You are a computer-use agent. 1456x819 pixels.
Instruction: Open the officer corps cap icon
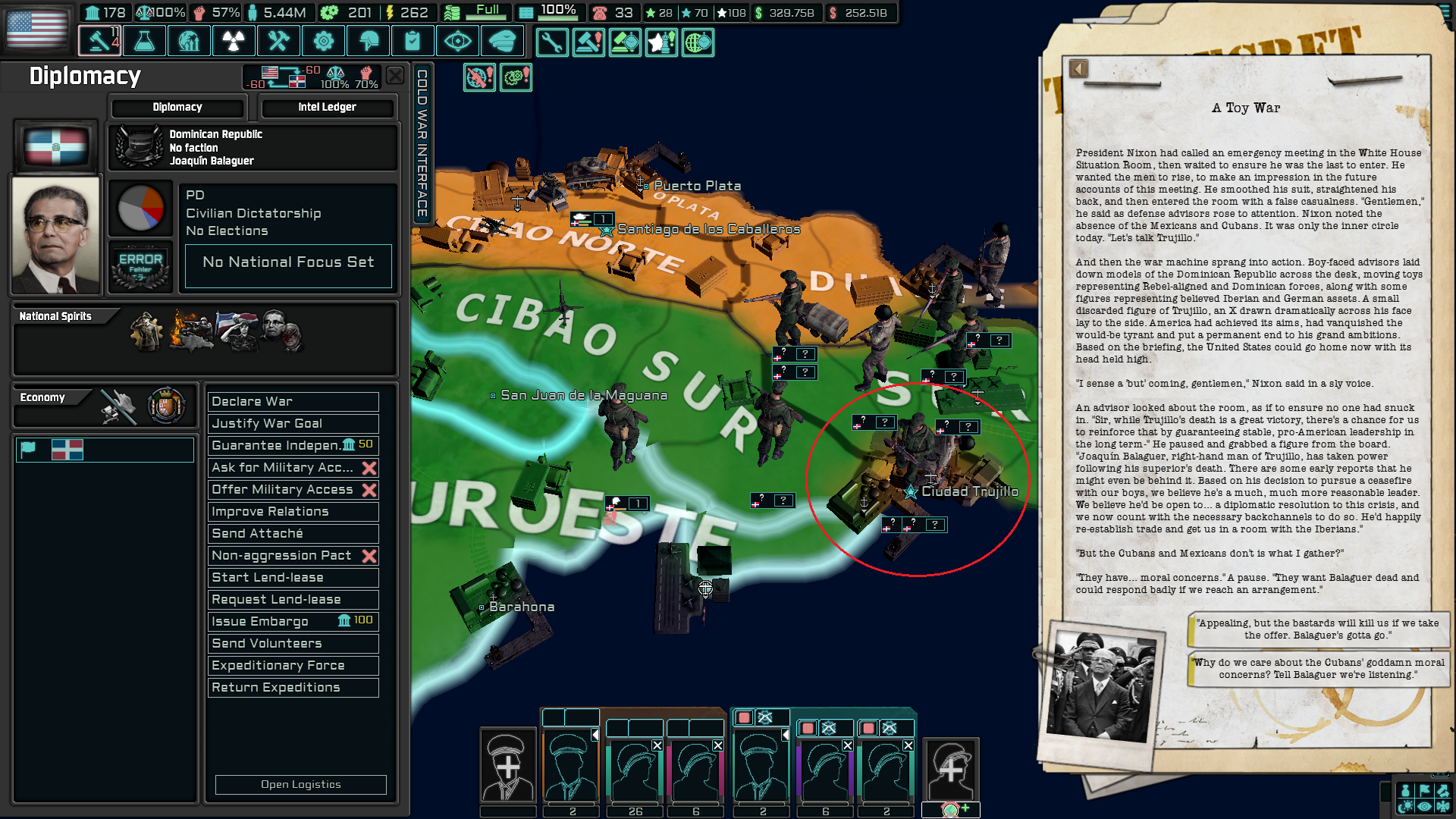pos(503,41)
